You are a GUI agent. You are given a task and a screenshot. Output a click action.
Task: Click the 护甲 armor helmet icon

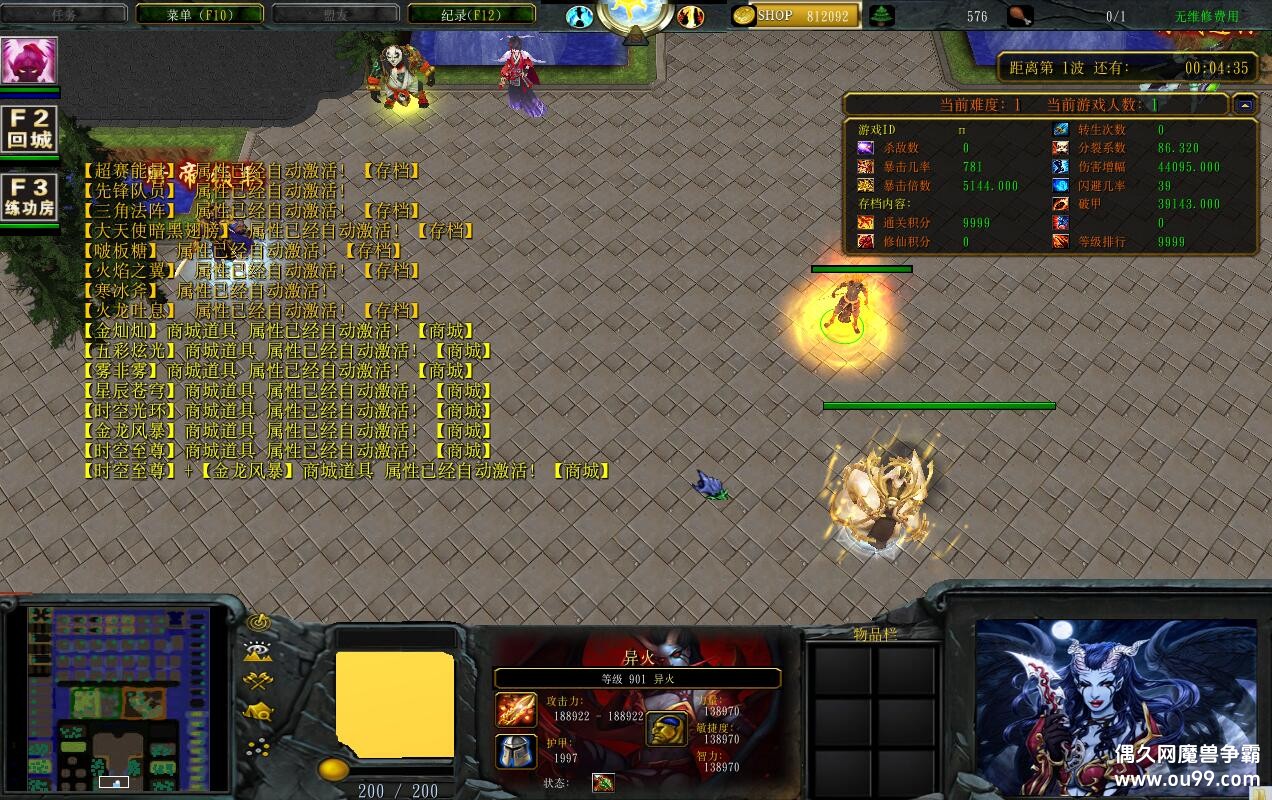point(516,752)
